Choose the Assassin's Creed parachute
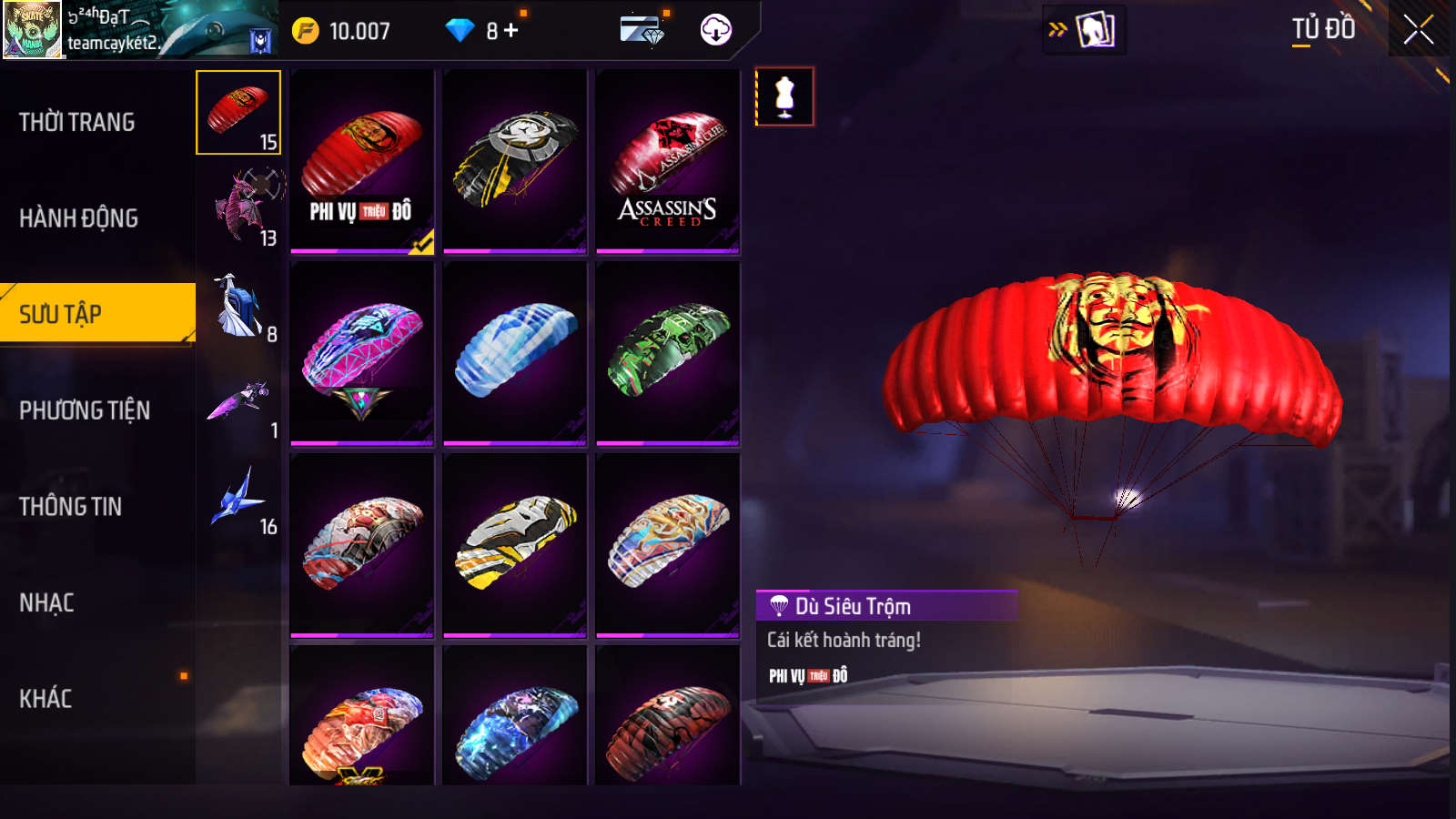Screen dimensions: 1456x819 click(x=668, y=161)
